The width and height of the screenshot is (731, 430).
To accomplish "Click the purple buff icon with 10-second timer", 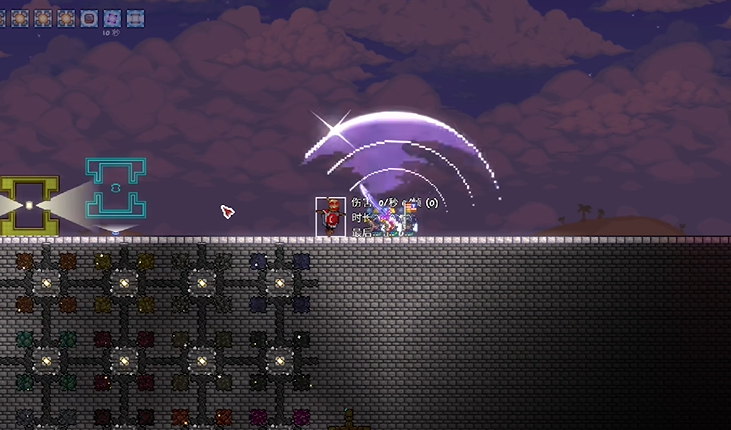I will (x=112, y=18).
